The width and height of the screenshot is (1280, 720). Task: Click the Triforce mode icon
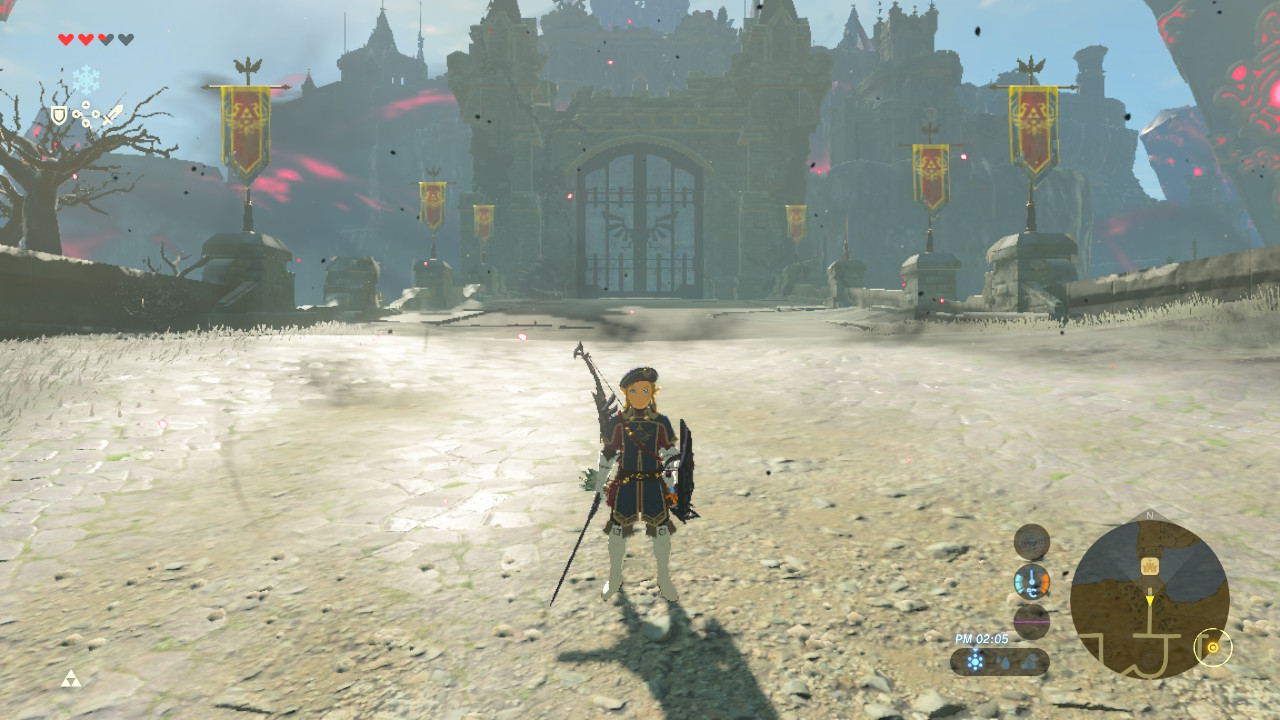[70, 679]
